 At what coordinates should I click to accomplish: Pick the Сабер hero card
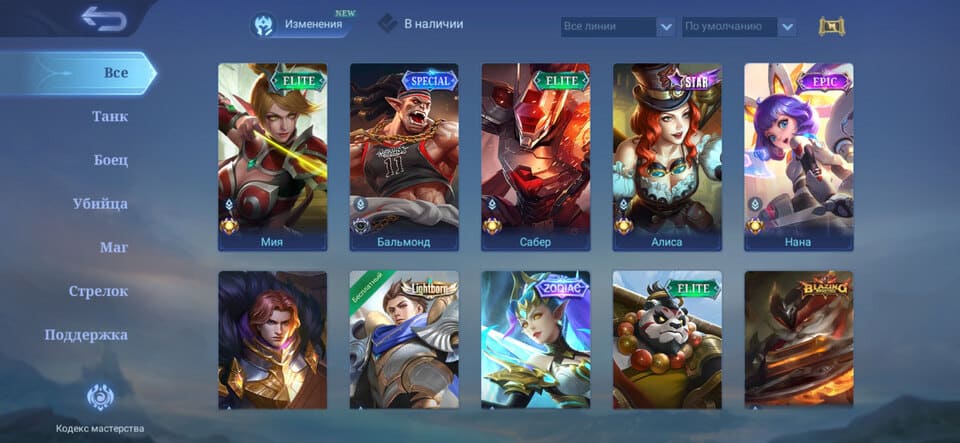pyautogui.click(x=535, y=156)
